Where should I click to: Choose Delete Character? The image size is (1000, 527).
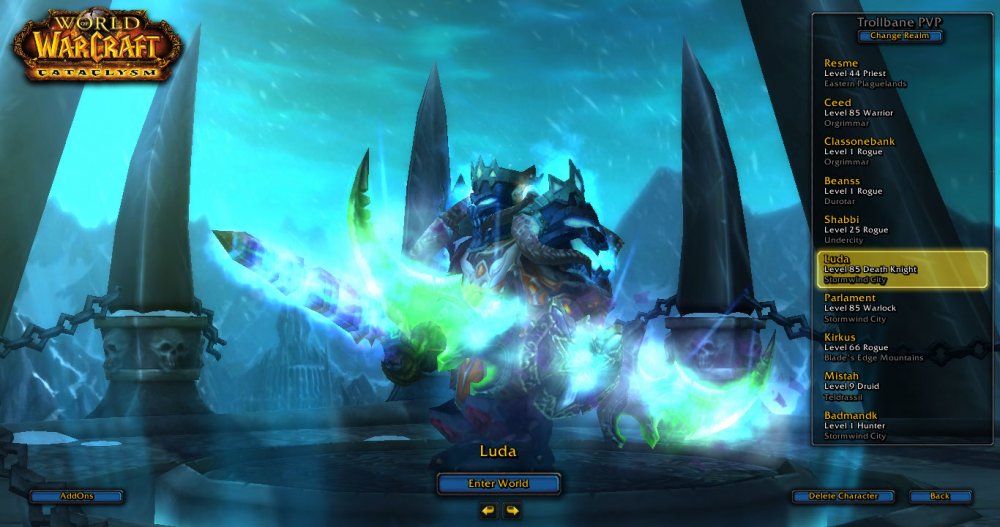[x=843, y=496]
